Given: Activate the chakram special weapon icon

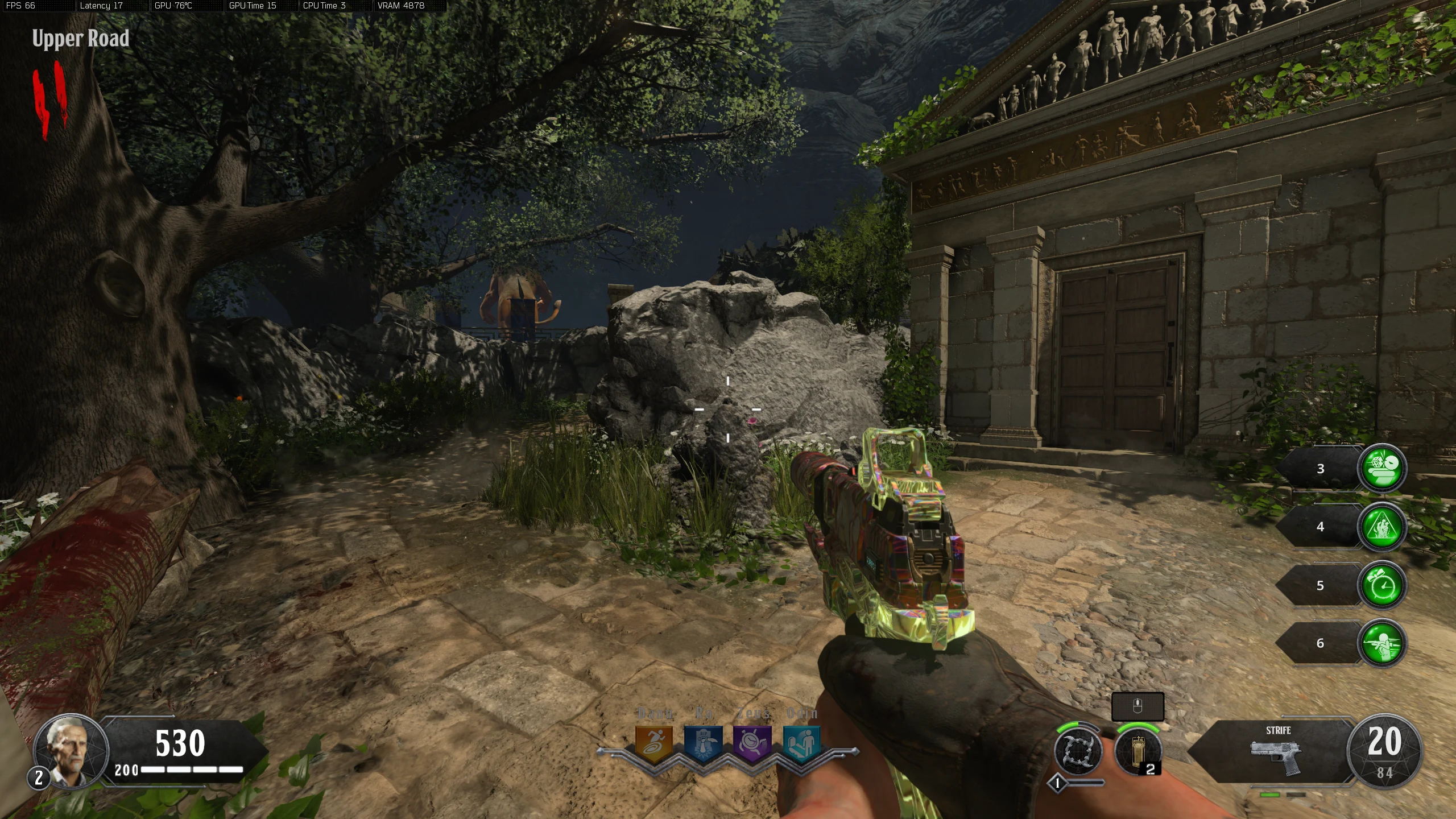Looking at the screenshot, I should click(1078, 751).
